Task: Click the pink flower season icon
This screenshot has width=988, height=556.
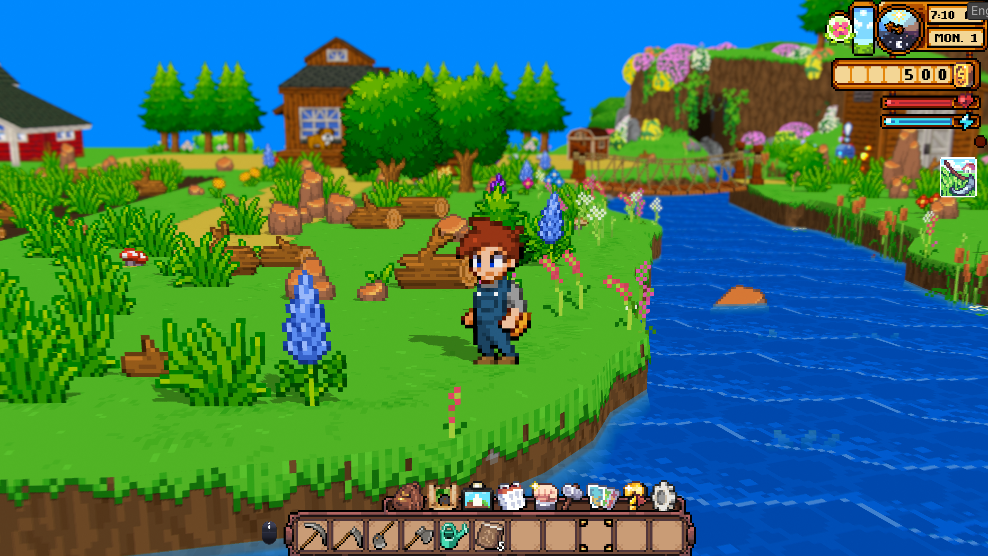Action: click(839, 28)
